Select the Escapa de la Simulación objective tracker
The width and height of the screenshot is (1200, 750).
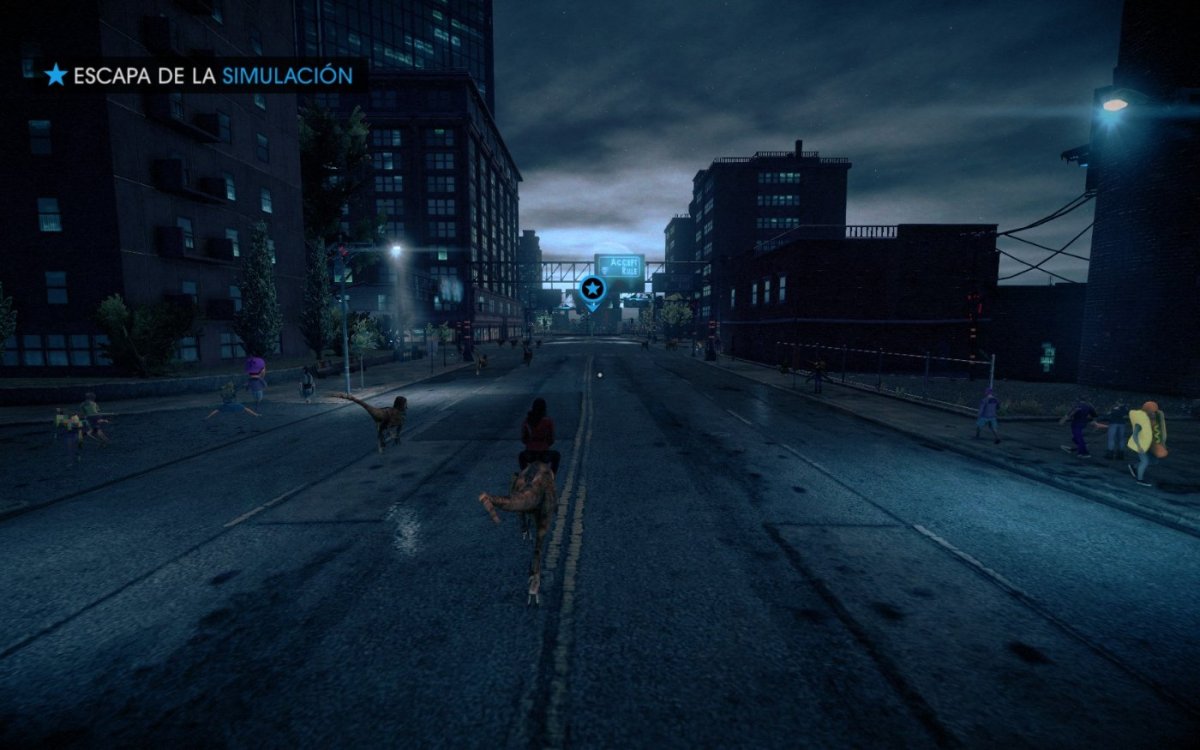(199, 75)
